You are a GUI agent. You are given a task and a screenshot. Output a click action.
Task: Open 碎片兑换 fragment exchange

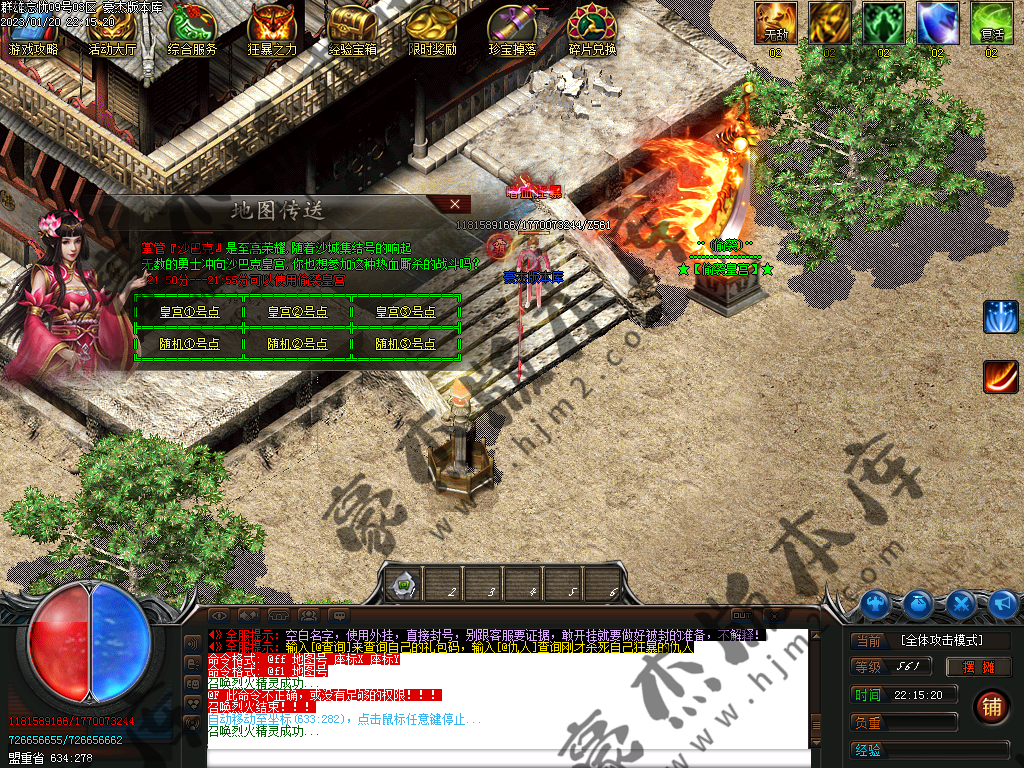[x=592, y=30]
